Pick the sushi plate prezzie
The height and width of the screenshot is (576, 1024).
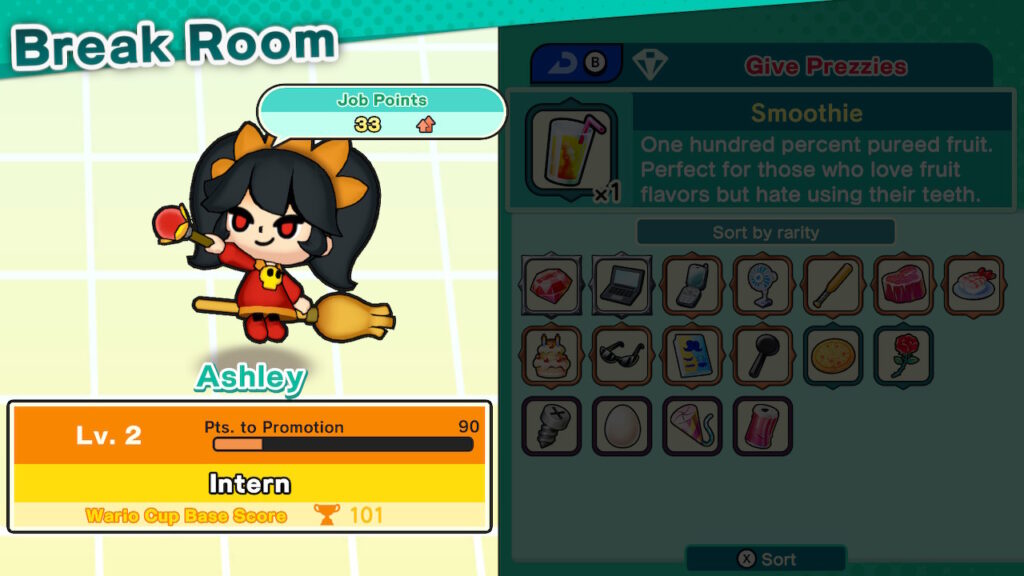(x=974, y=286)
